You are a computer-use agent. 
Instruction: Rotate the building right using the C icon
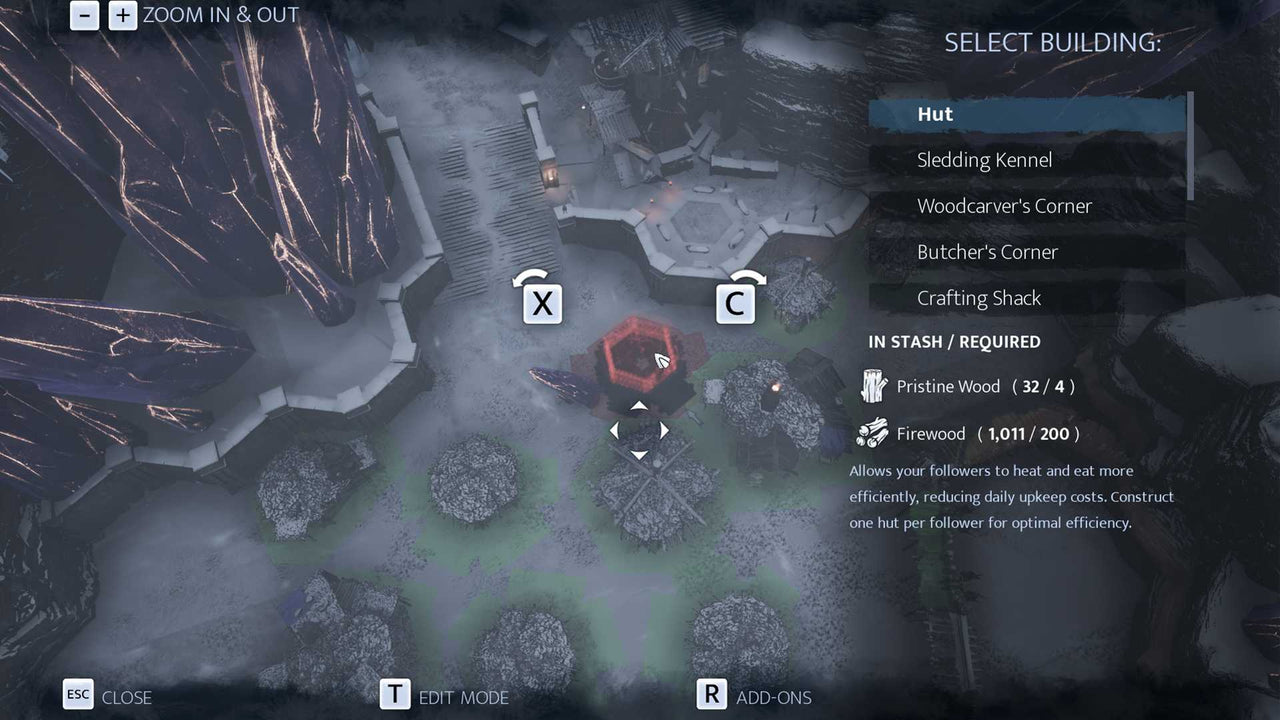pos(737,303)
